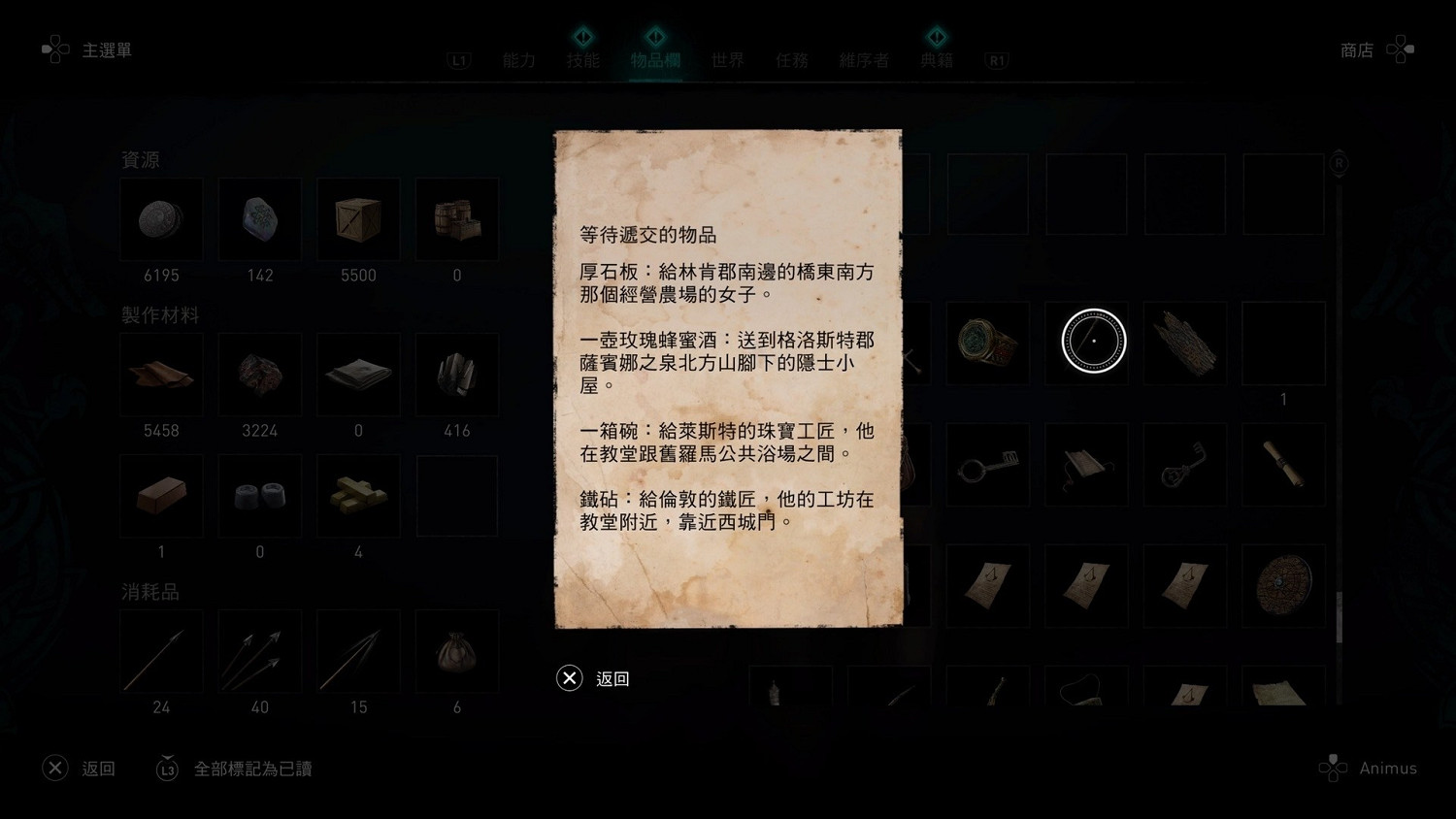This screenshot has height=819, width=1456.
Task: Select the gold ingots material icon
Action: tap(357, 495)
